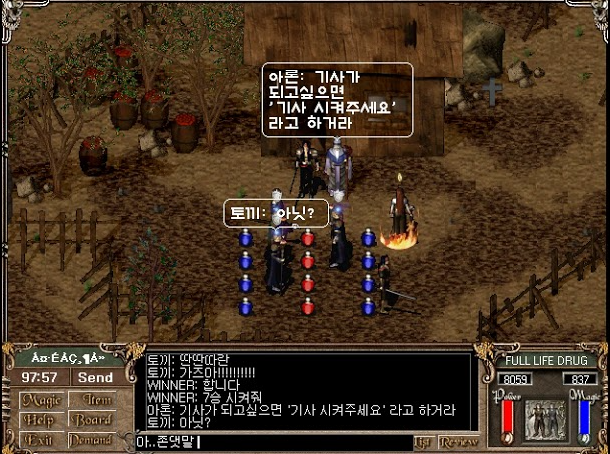Open the Item menu
Viewport: 610px width, 454px height.
tap(91, 400)
